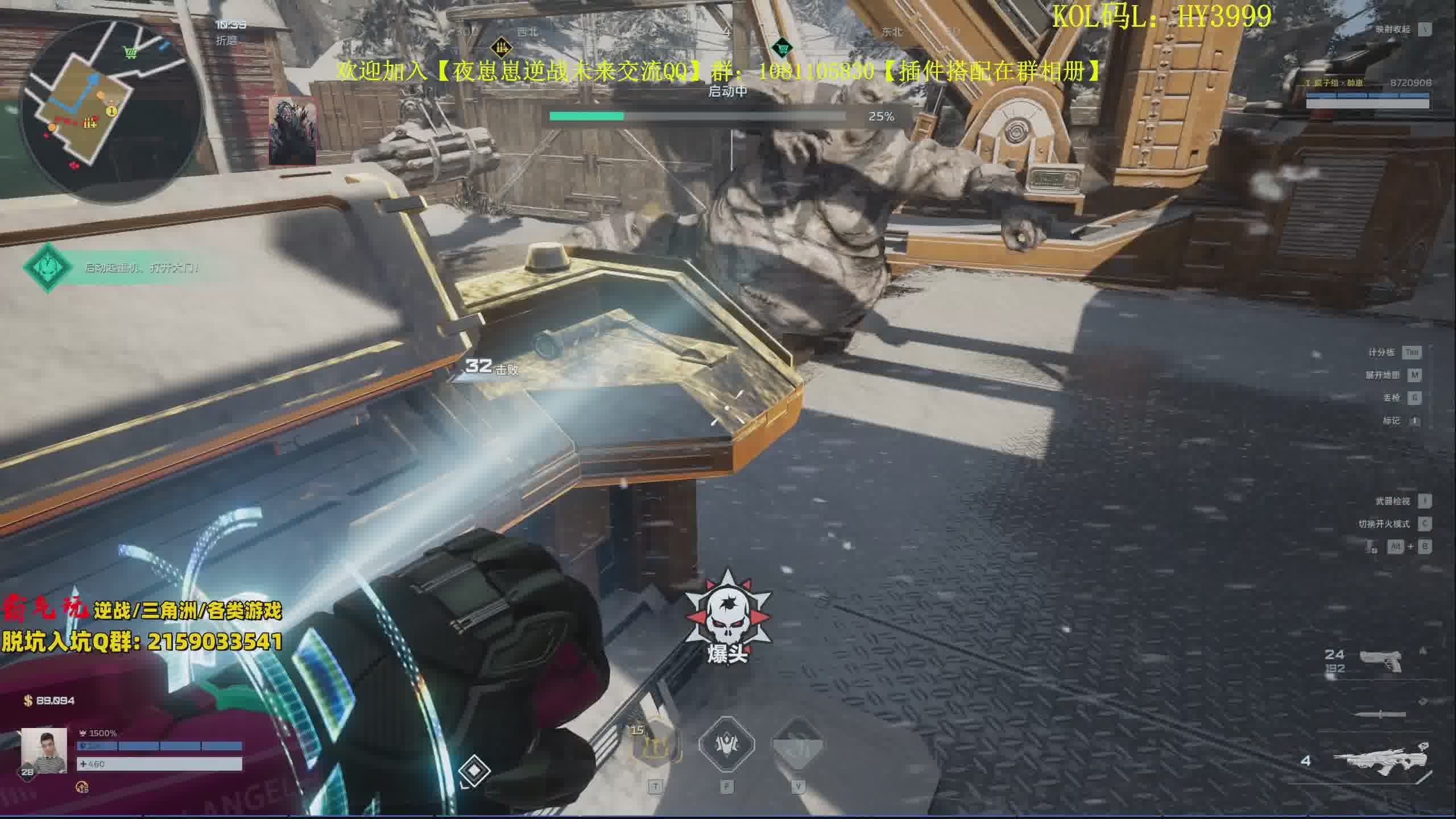Click the player avatar portrait
Screen dimensions: 1456x819
click(44, 751)
